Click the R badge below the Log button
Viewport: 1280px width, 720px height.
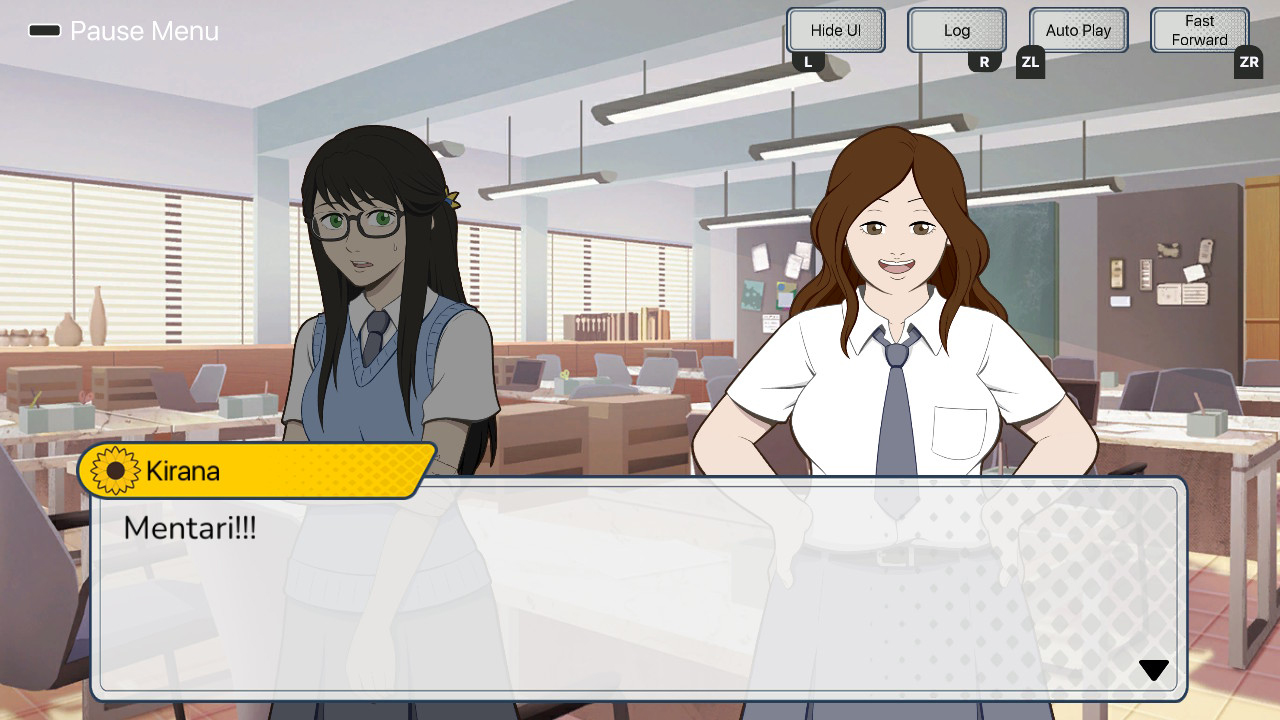point(985,61)
